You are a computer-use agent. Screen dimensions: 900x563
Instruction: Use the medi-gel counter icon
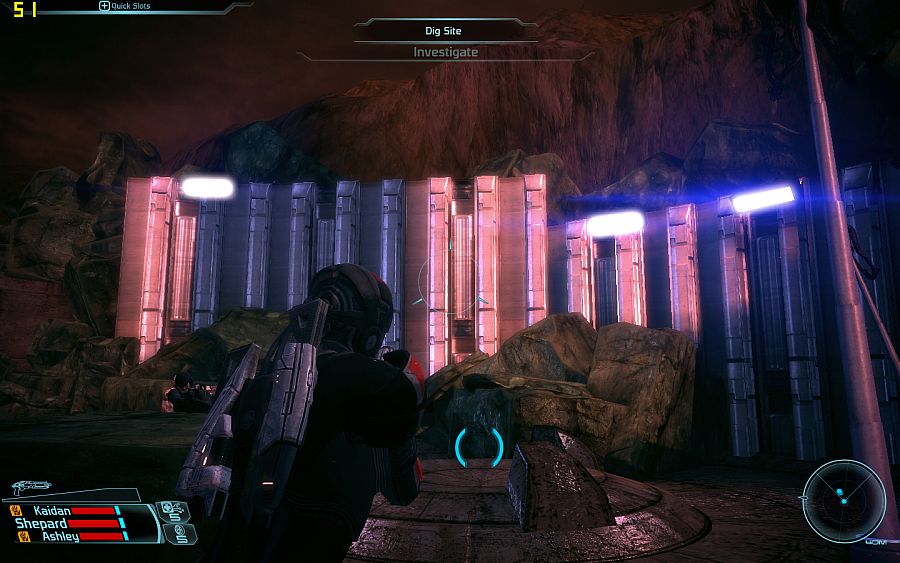coord(172,511)
